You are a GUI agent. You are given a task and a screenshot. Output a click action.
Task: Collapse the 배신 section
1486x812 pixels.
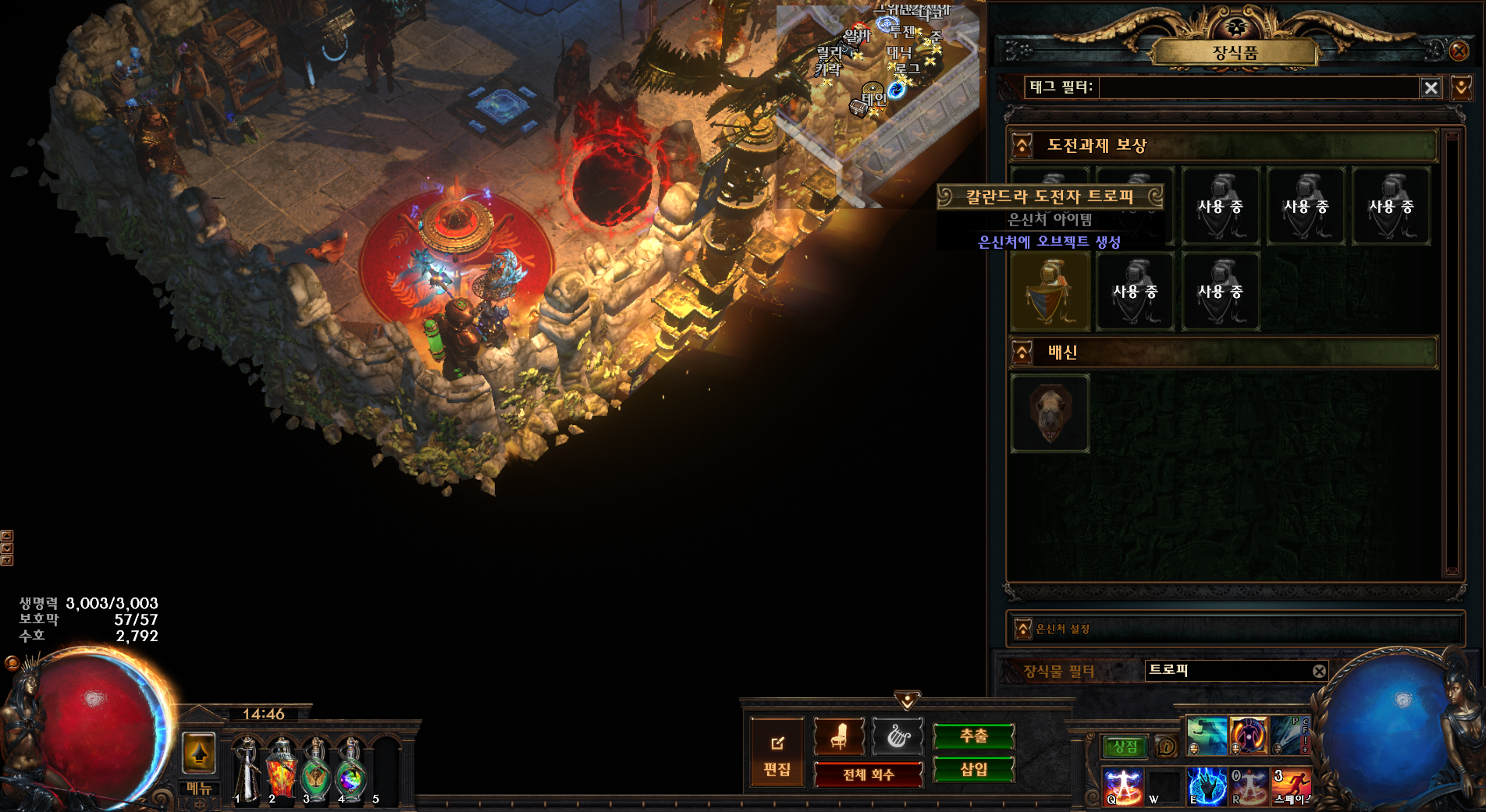tap(1022, 353)
